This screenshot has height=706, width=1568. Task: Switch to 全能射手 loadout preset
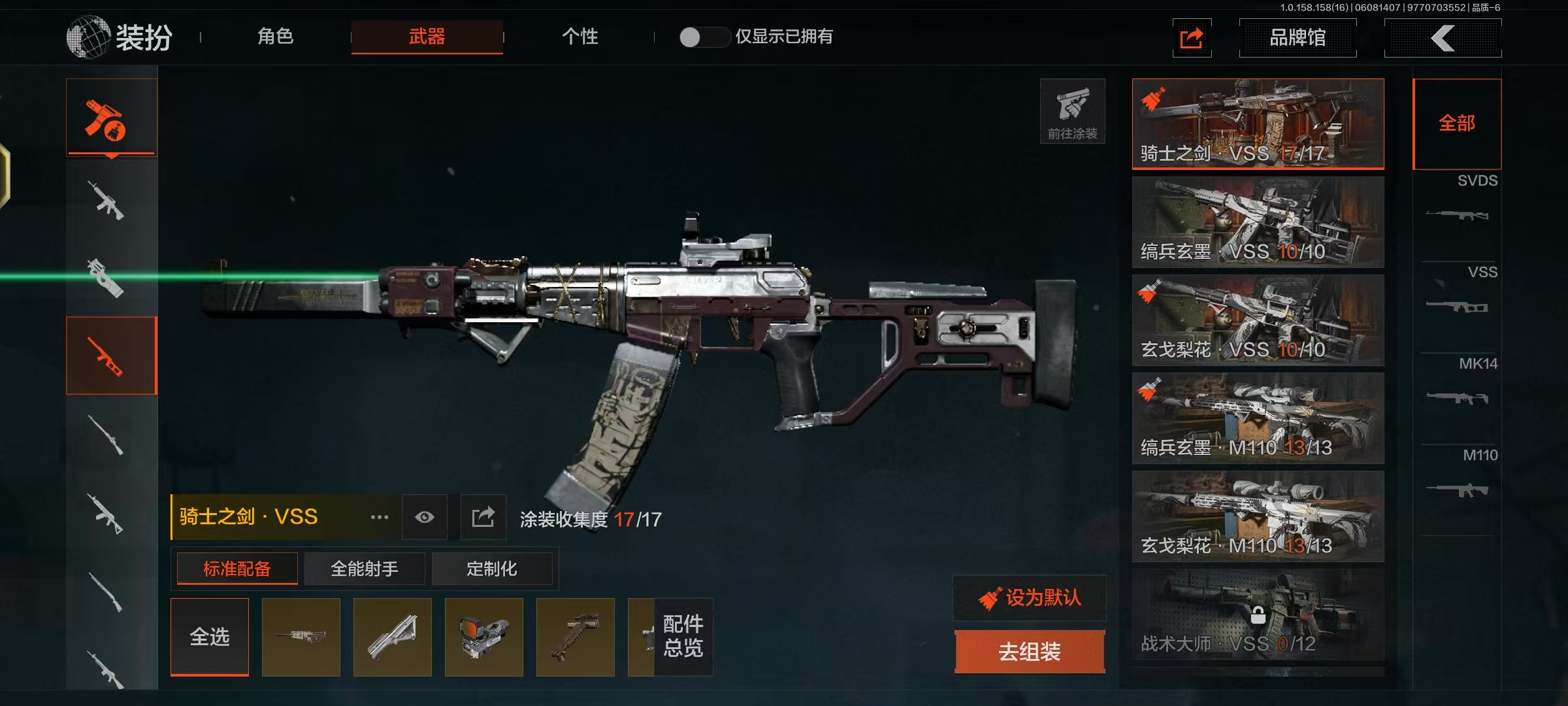tap(365, 569)
